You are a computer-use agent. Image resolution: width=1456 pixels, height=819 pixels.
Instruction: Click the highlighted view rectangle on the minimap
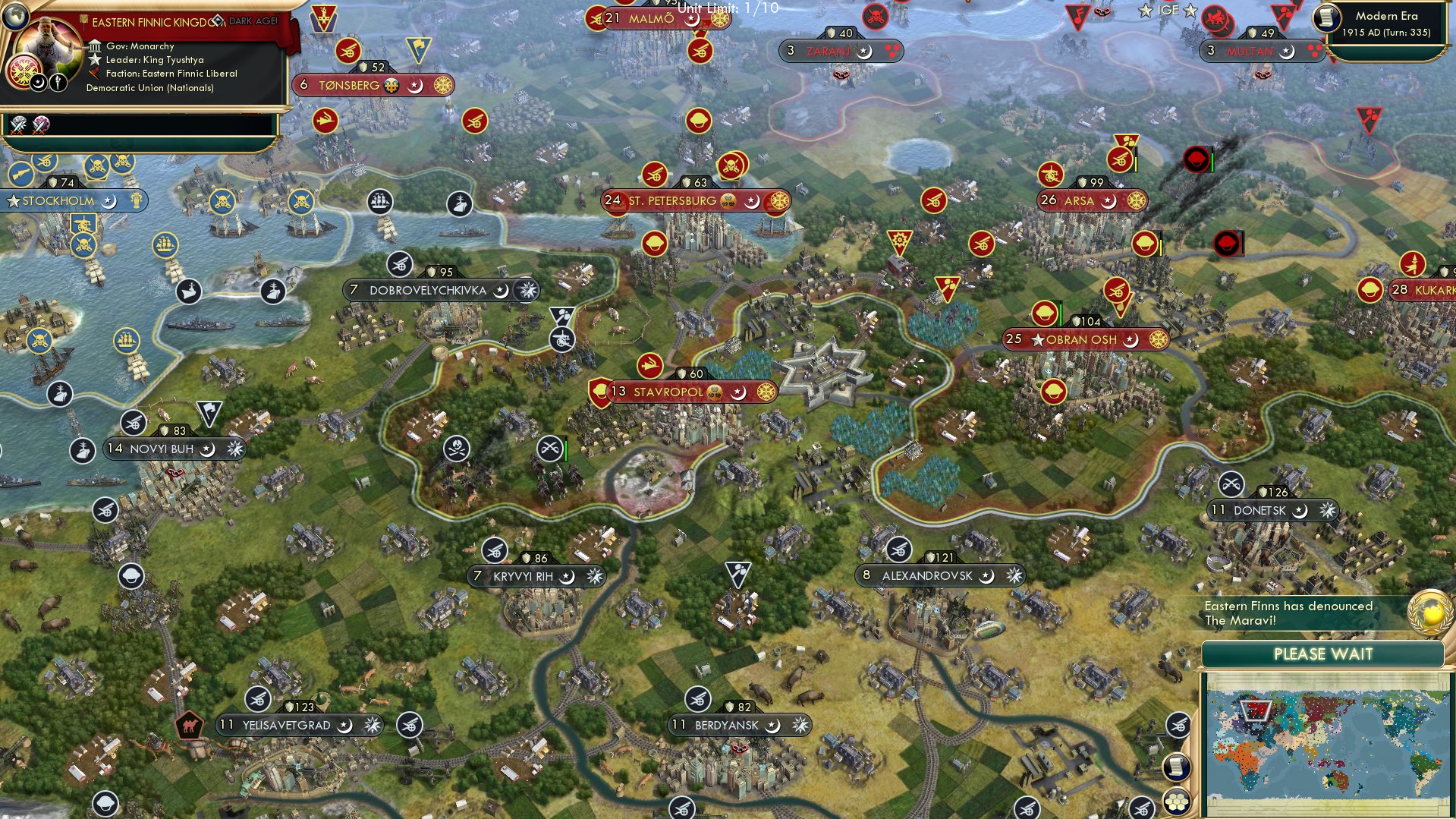1256,710
